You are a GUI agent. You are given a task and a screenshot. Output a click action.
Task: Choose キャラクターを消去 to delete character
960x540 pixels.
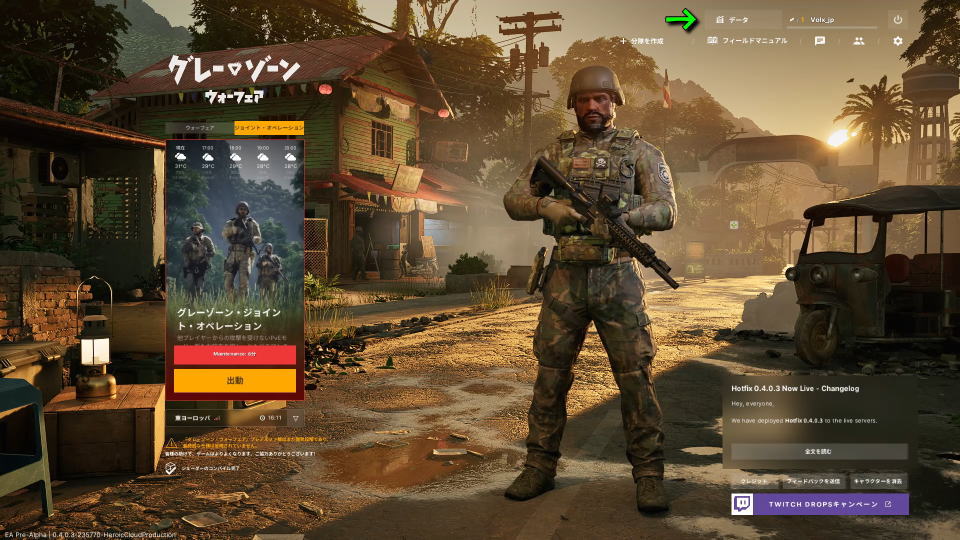pos(879,482)
